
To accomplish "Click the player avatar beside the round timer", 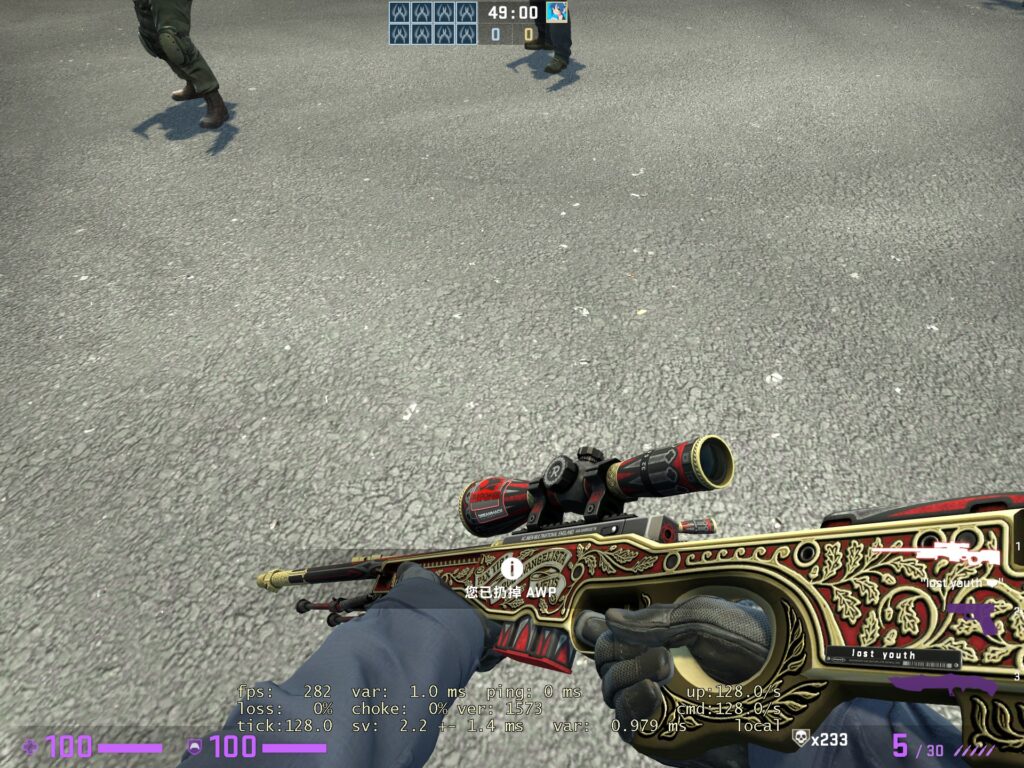I will (x=557, y=13).
